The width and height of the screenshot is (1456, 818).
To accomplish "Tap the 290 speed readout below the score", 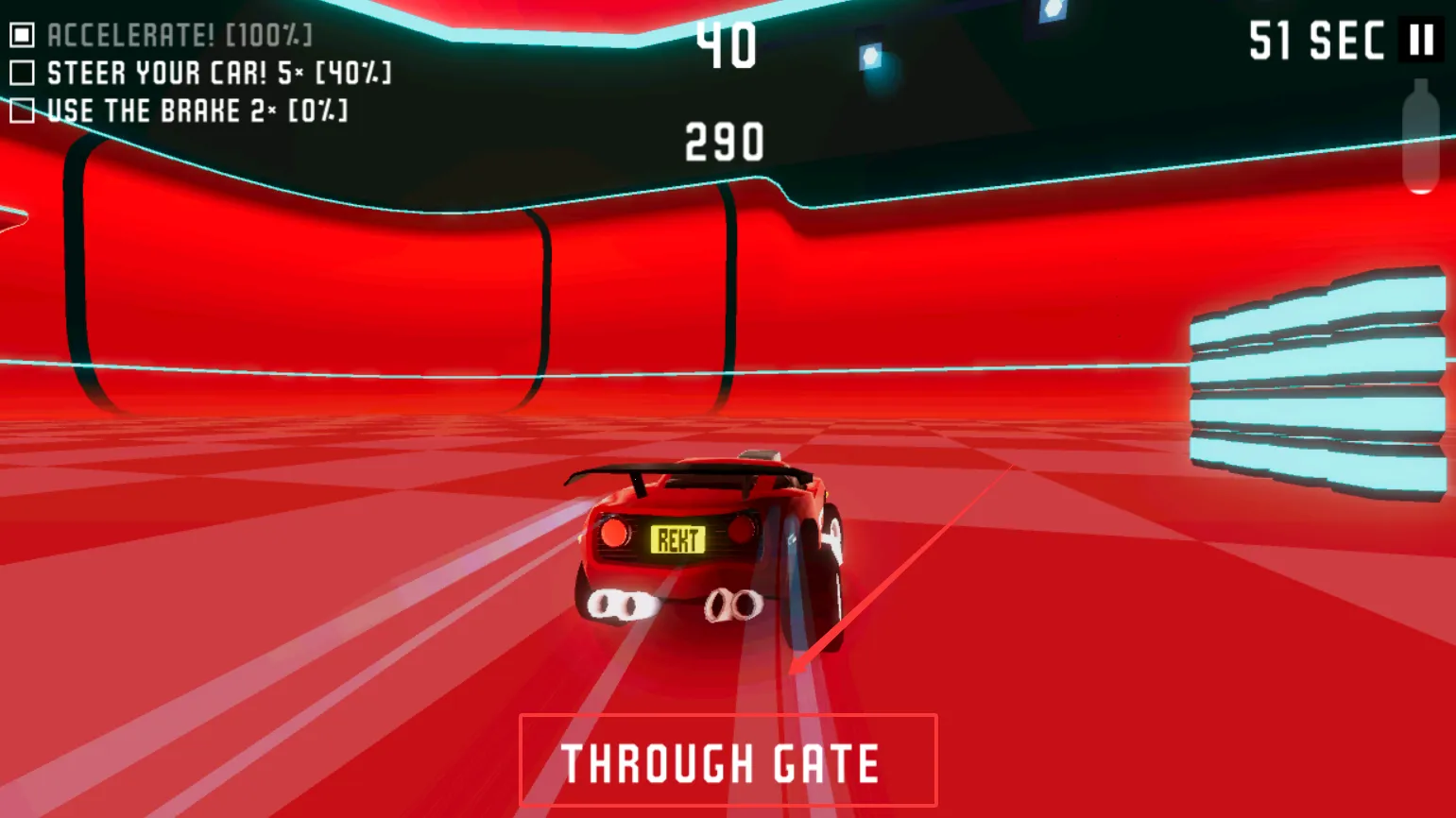I will (x=723, y=141).
